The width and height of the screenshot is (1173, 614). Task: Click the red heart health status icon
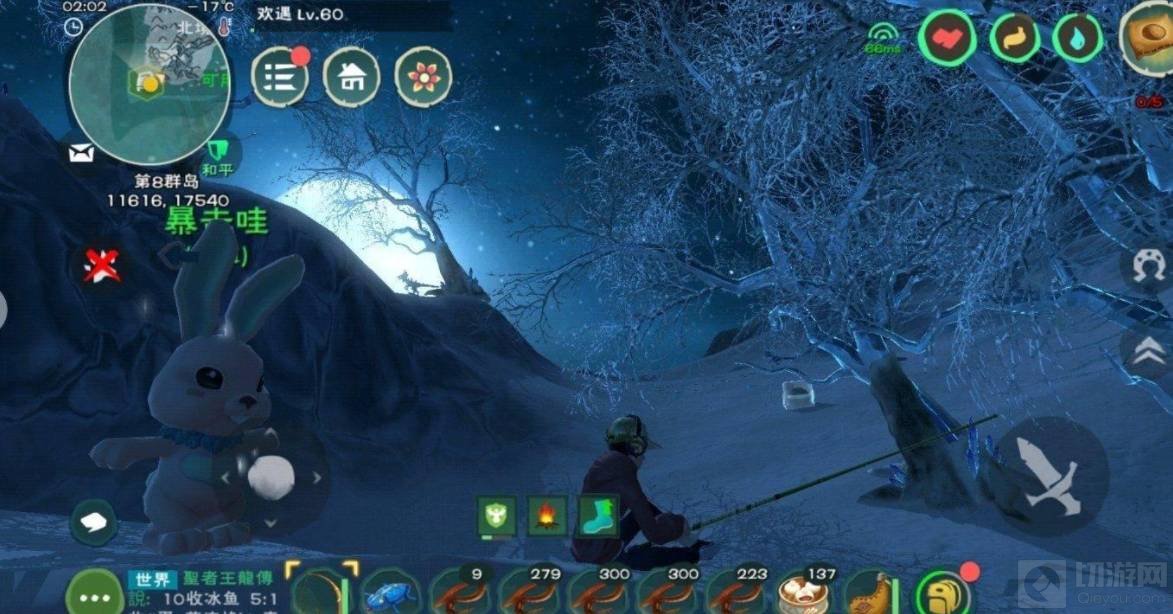point(946,39)
